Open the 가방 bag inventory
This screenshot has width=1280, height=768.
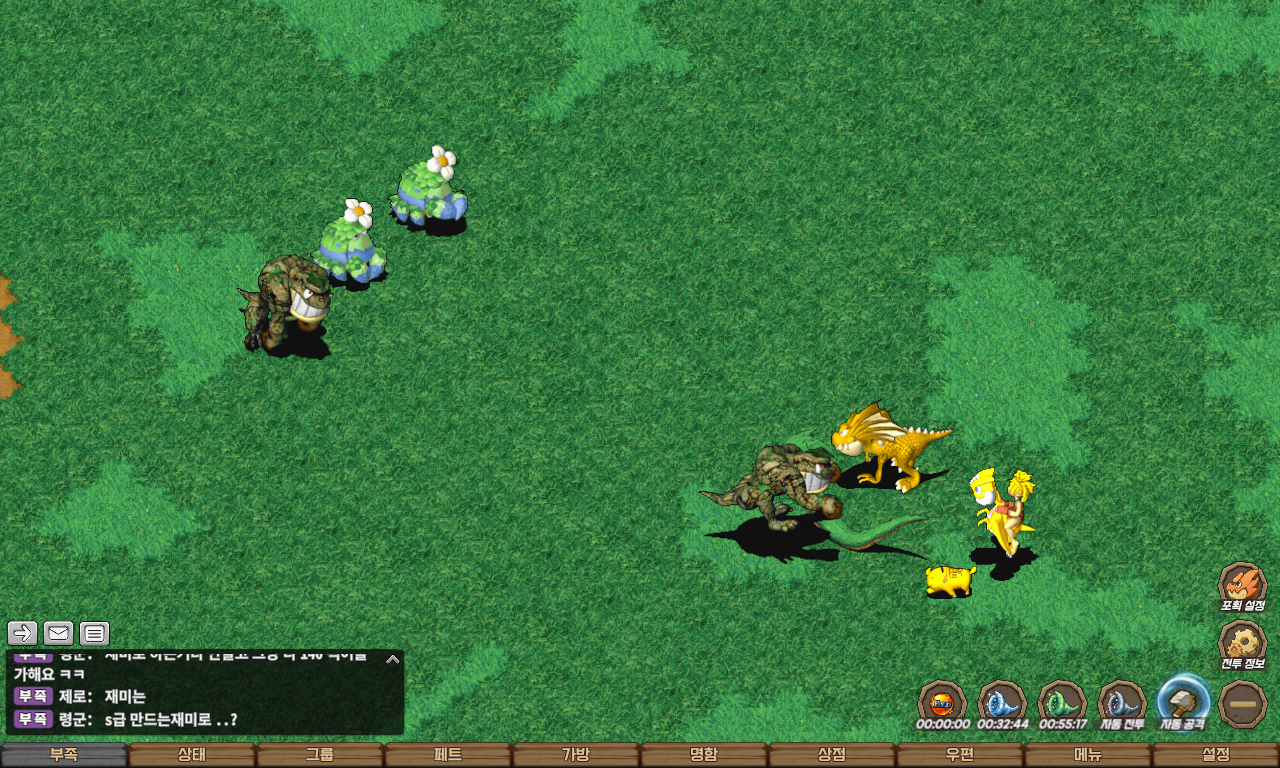(x=576, y=755)
